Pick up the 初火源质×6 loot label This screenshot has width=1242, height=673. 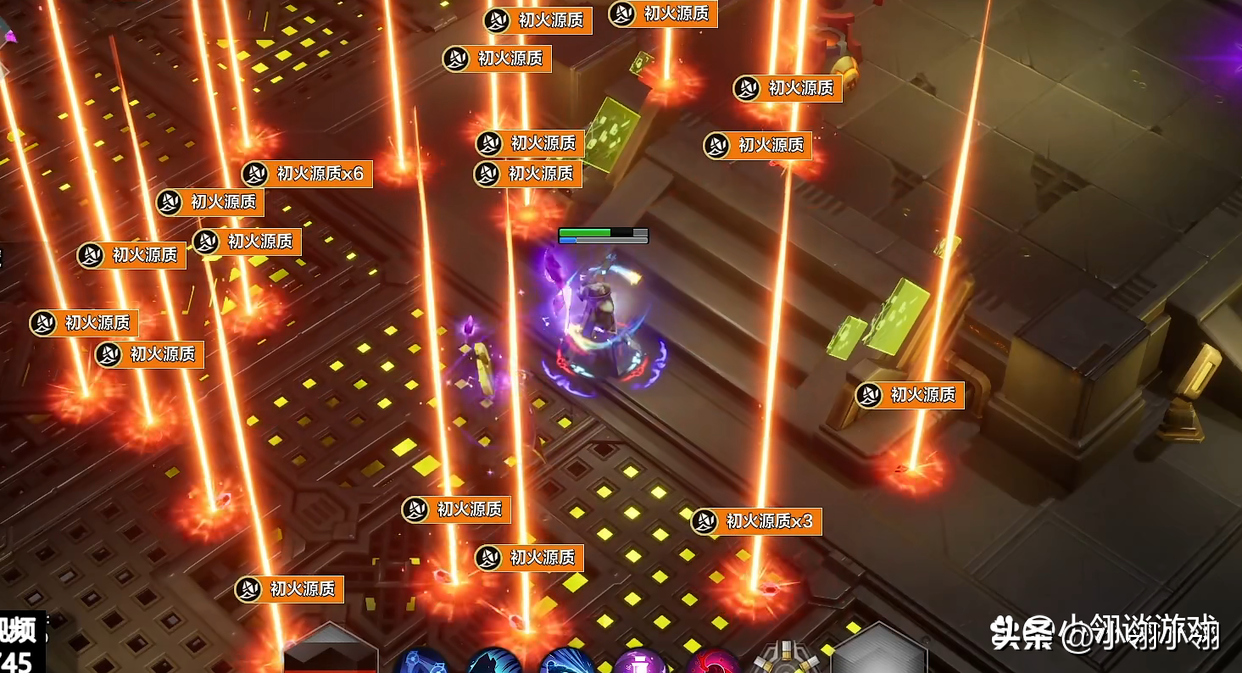[x=308, y=174]
